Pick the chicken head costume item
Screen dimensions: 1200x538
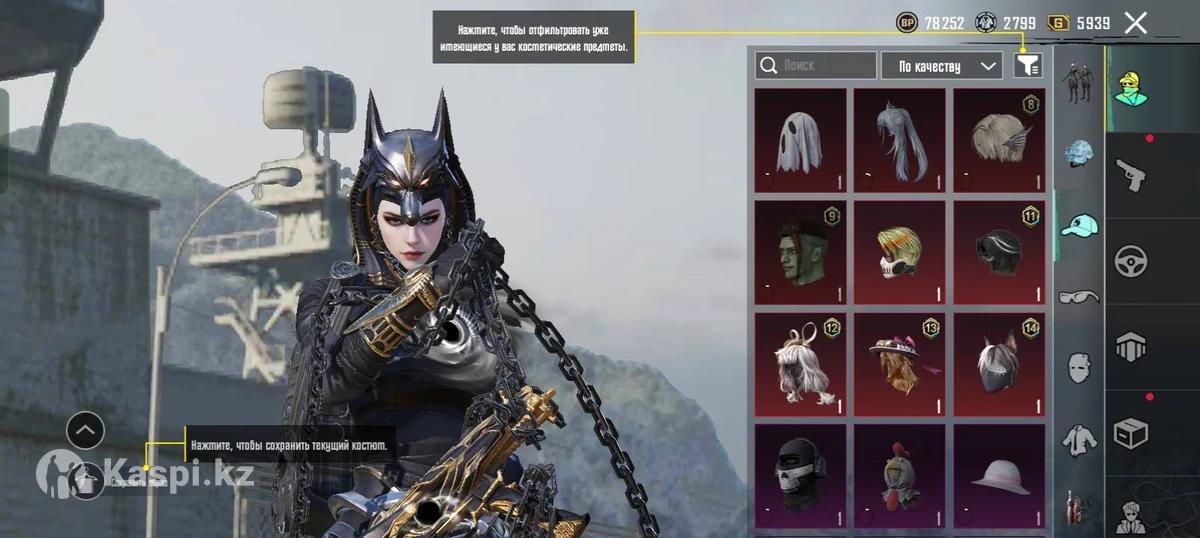click(x=899, y=476)
